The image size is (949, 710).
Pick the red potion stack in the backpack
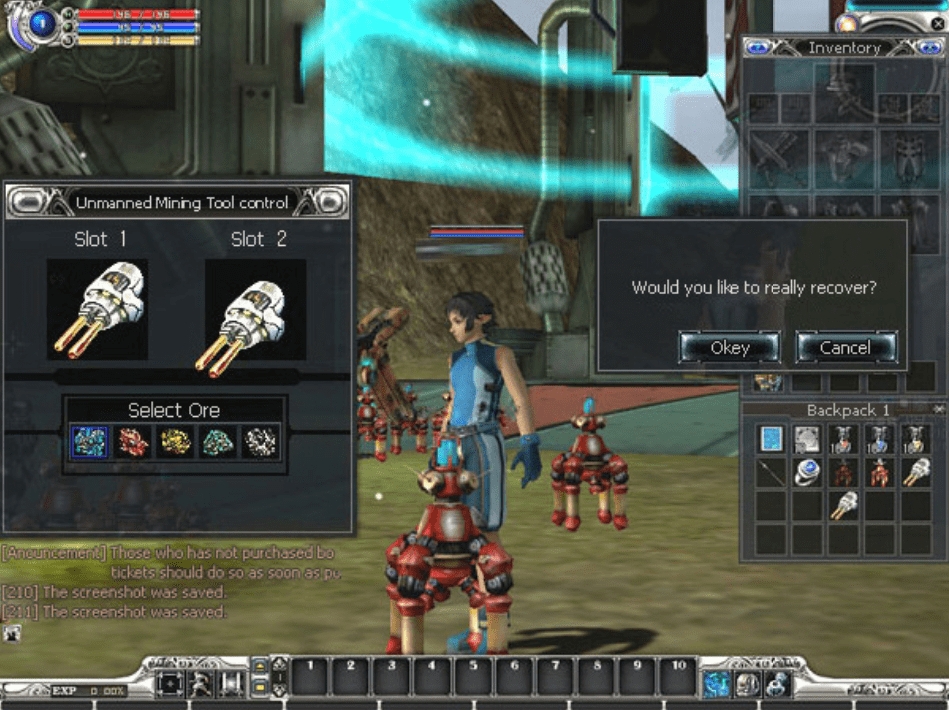[844, 439]
